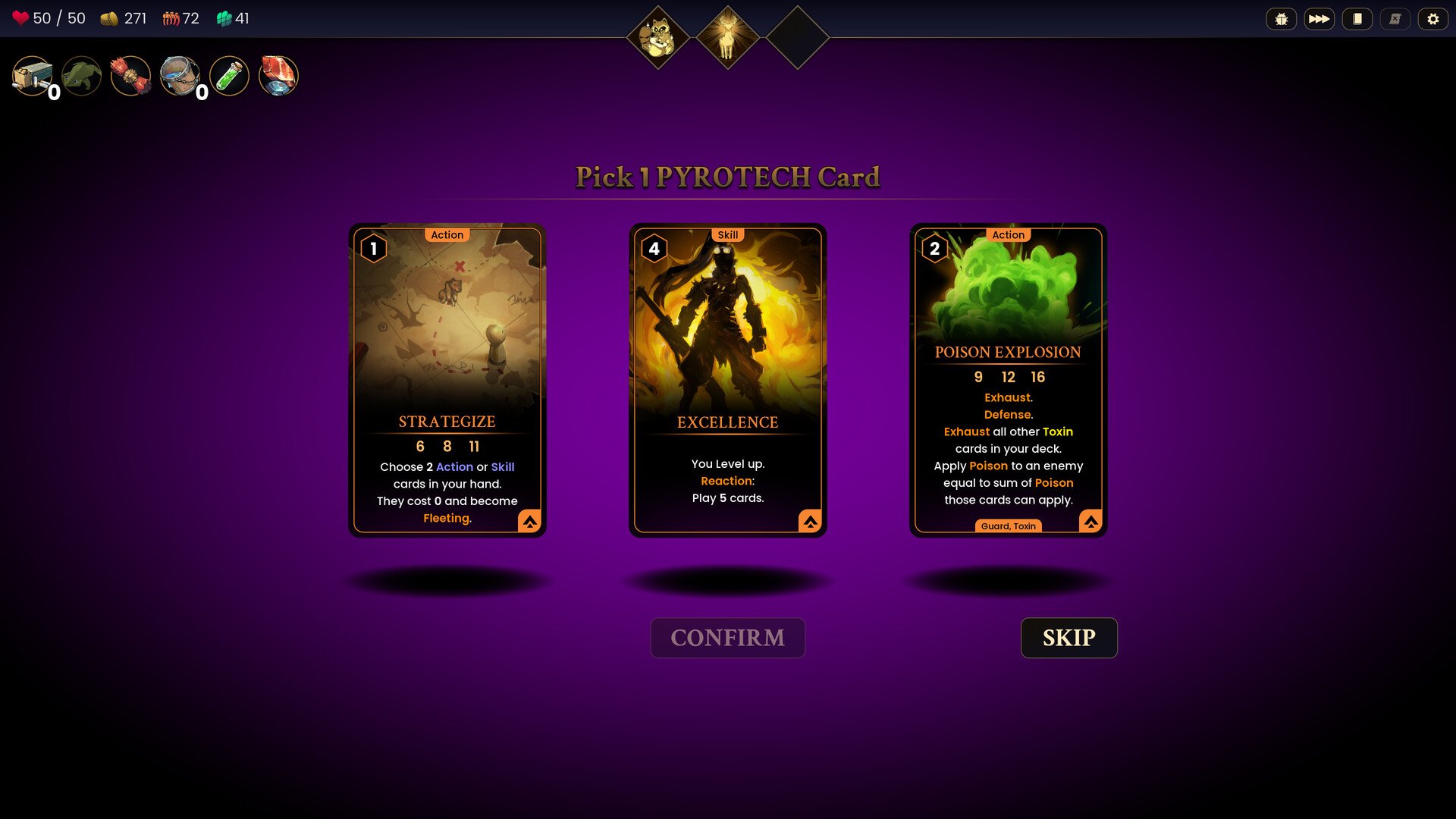Select the Strategize card
The height and width of the screenshot is (819, 1456).
point(447,379)
